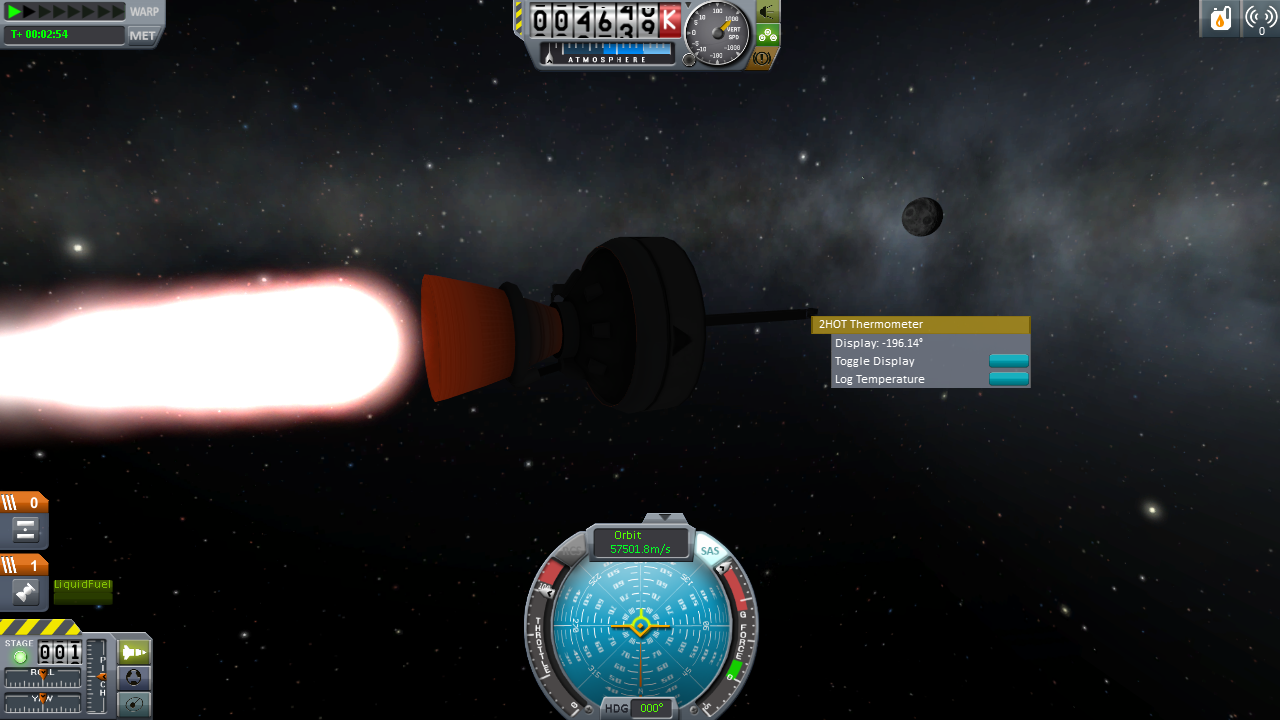Image resolution: width=1280 pixels, height=720 pixels.
Task: Open the signal messages icon
Action: point(1261,19)
